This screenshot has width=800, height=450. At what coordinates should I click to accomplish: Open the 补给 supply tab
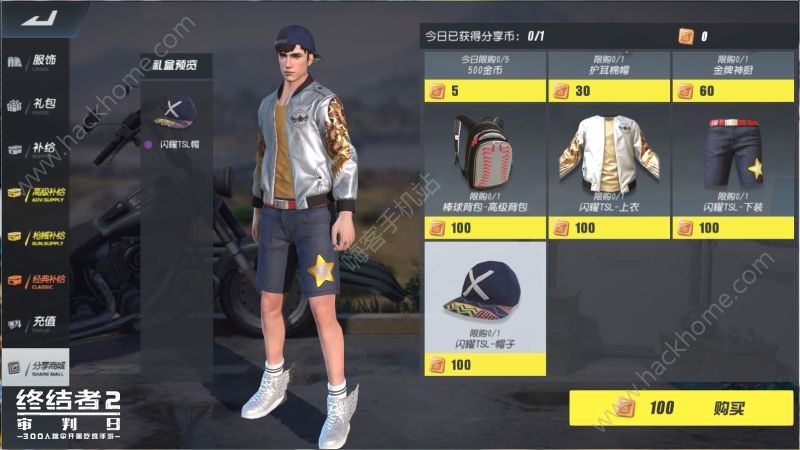(x=35, y=148)
